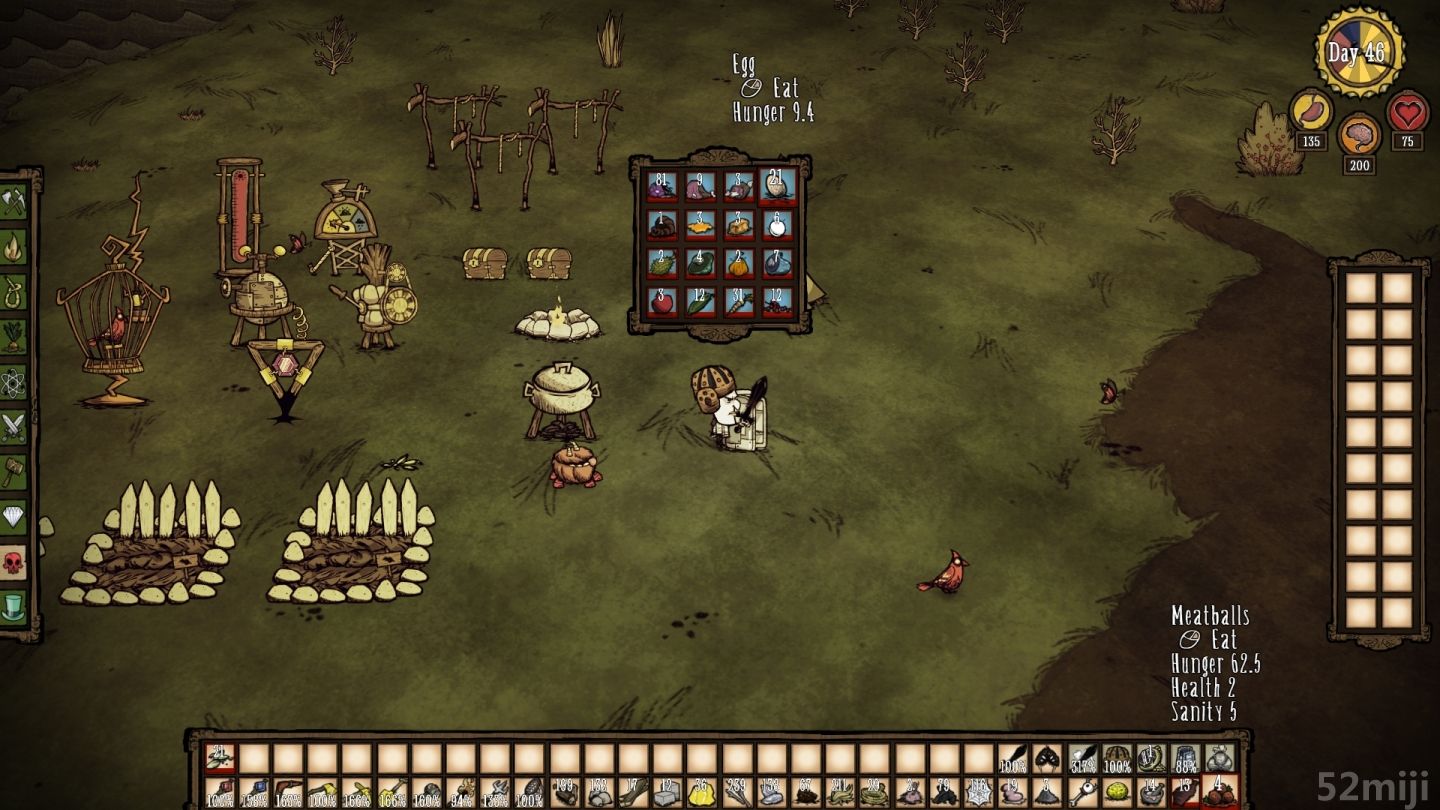Show the Dress tab with green top hat
The width and height of the screenshot is (1440, 810).
(x=13, y=606)
